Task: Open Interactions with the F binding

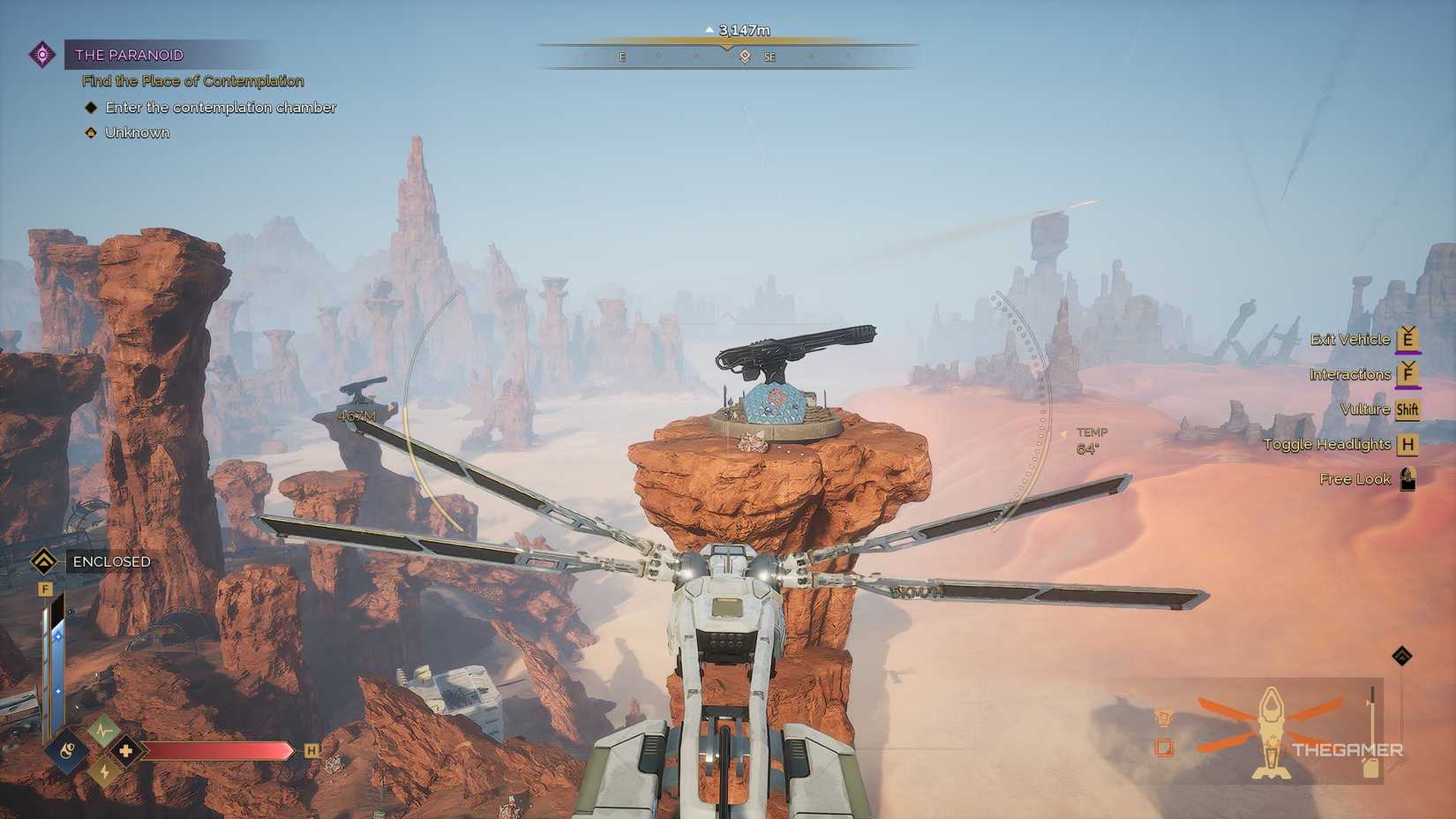Action: pyautogui.click(x=1407, y=374)
